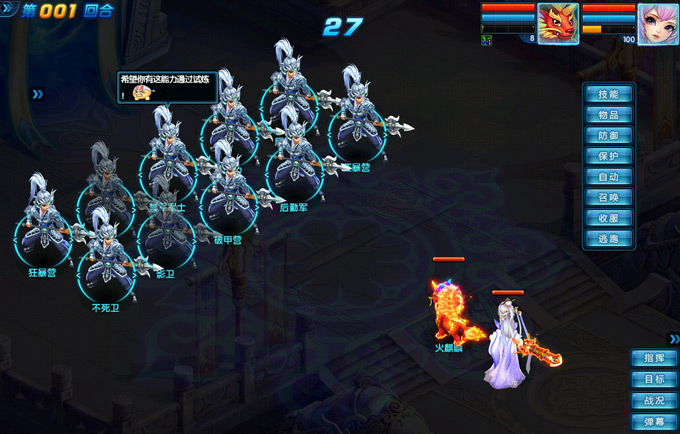Collapse the double arrow above 指挥 button

point(673,339)
